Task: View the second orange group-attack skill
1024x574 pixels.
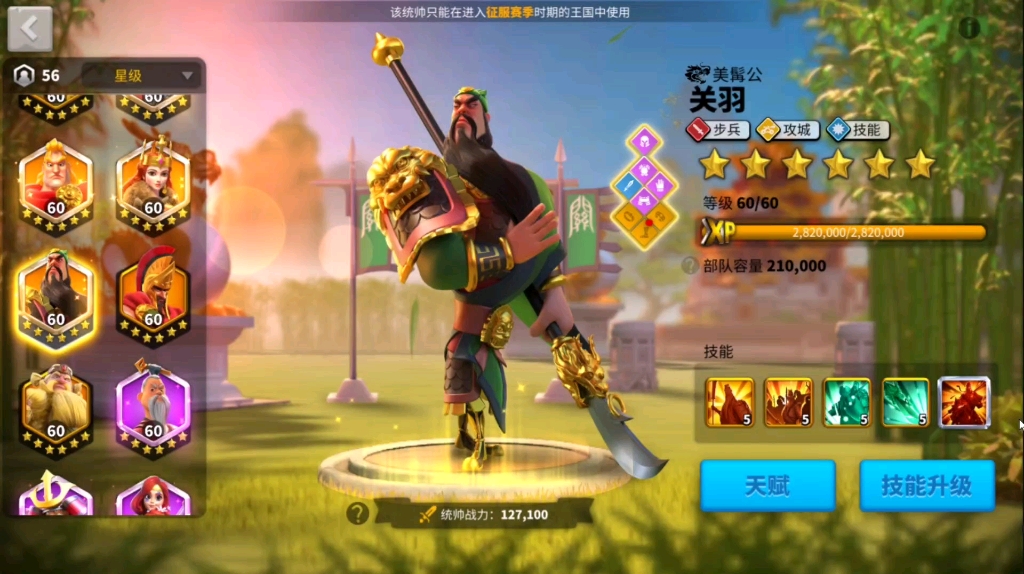Action: 788,402
